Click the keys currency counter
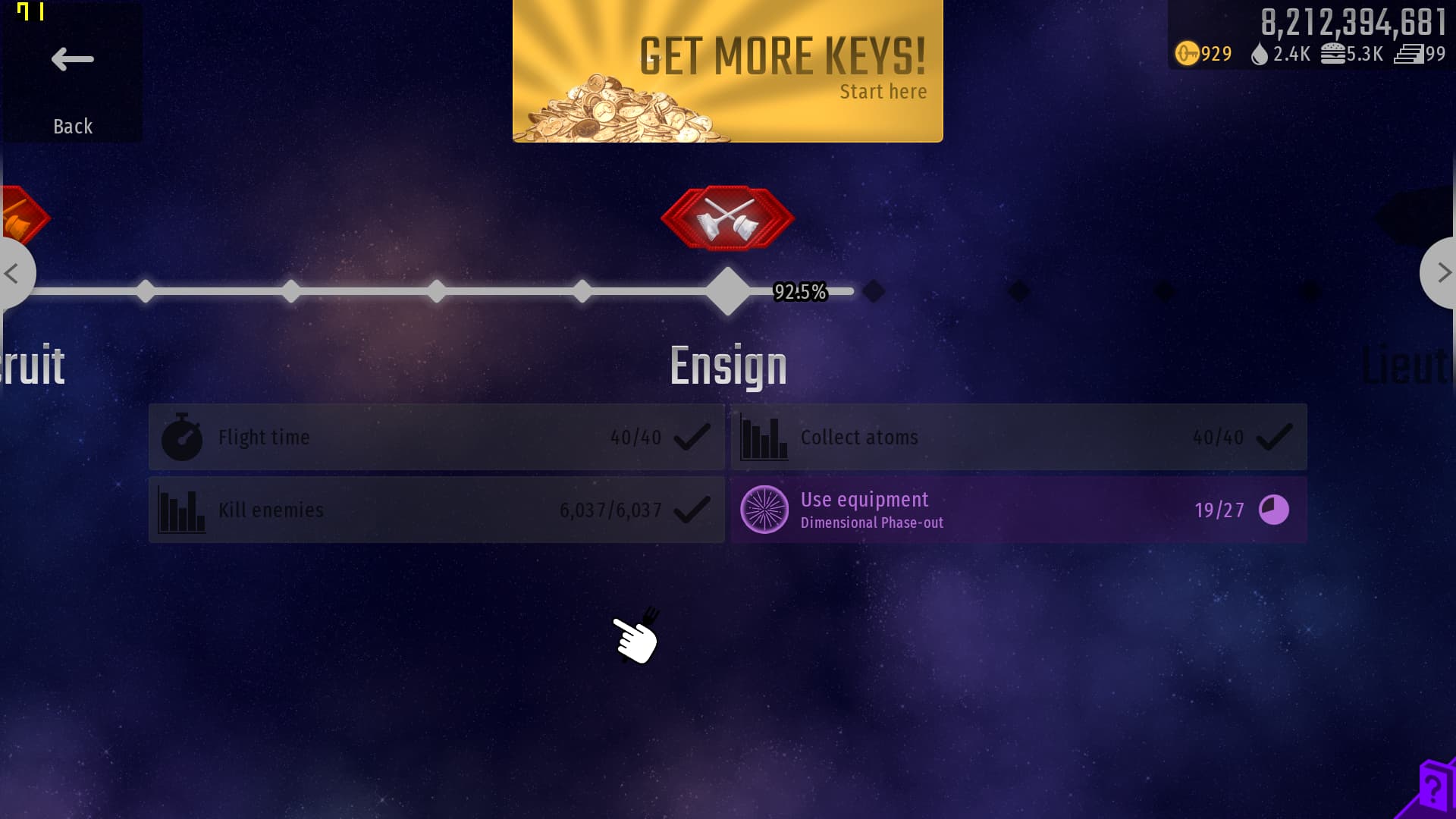The width and height of the screenshot is (1456, 819). pyautogui.click(x=1203, y=54)
